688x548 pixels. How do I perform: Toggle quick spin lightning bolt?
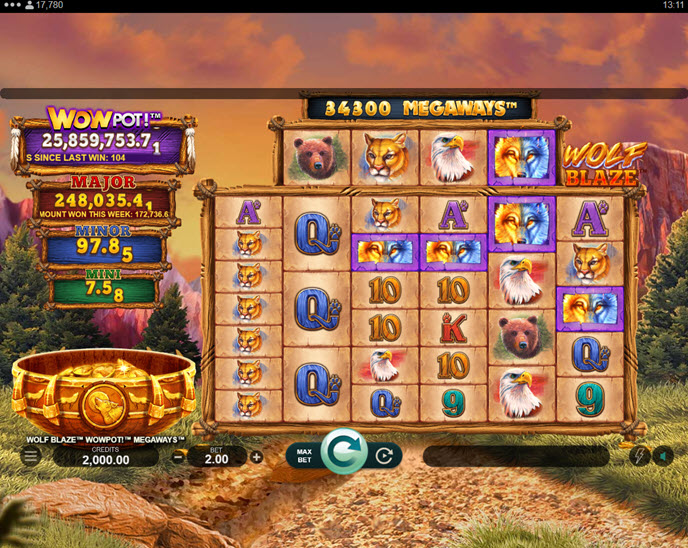pos(637,456)
